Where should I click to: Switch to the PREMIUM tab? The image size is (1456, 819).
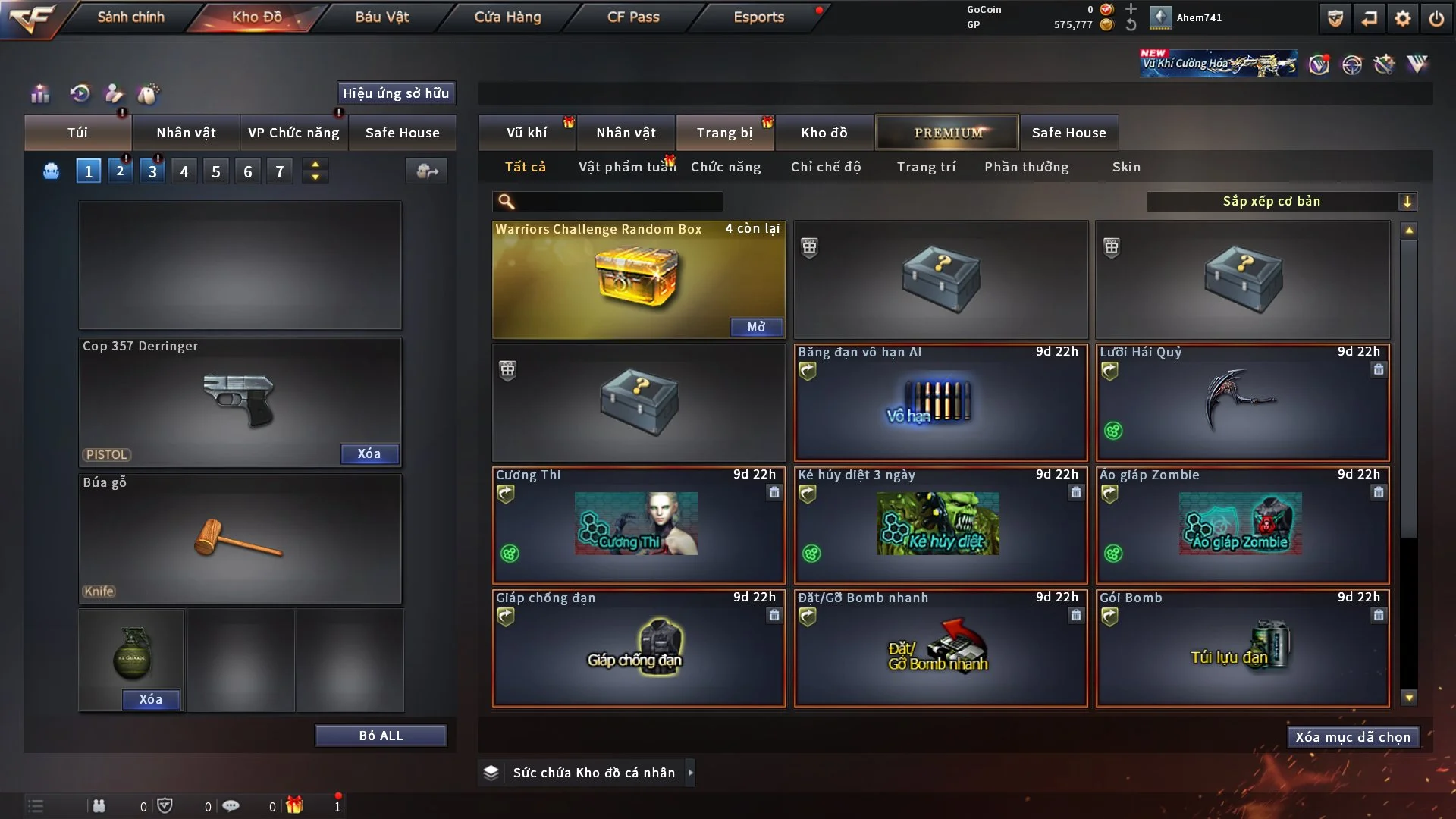[x=948, y=133]
